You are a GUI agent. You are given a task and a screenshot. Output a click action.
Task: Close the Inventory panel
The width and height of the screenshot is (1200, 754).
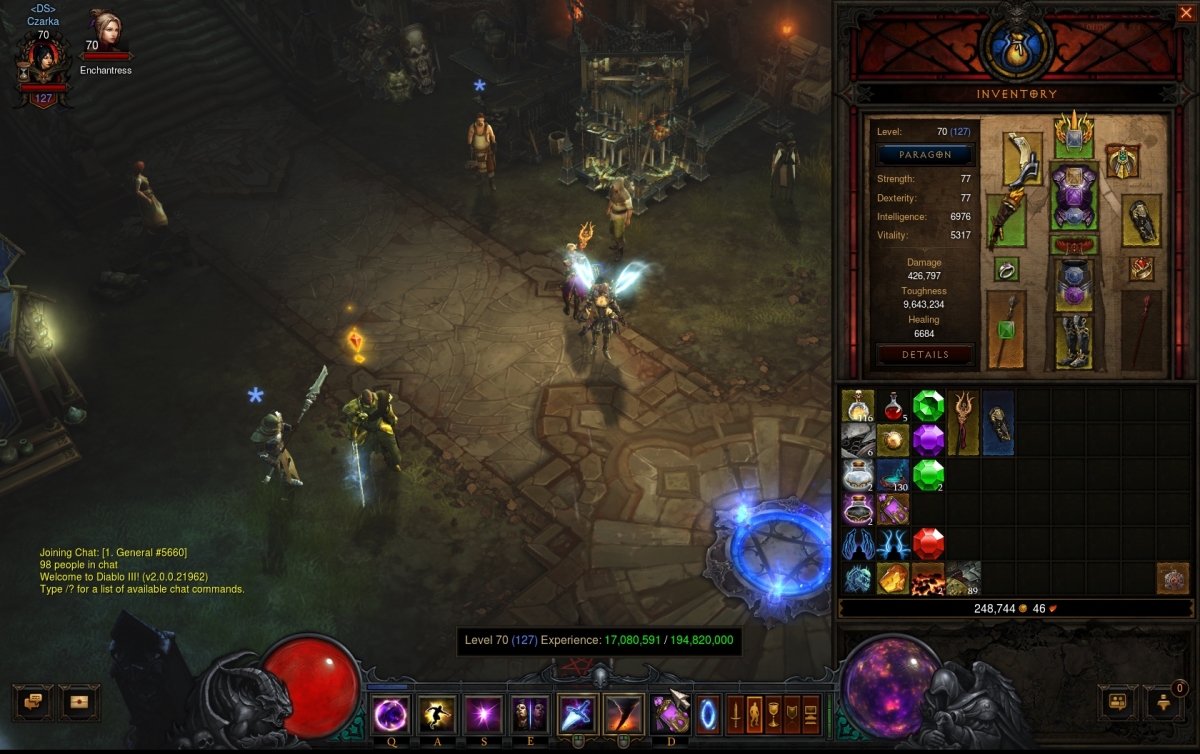(1185, 13)
